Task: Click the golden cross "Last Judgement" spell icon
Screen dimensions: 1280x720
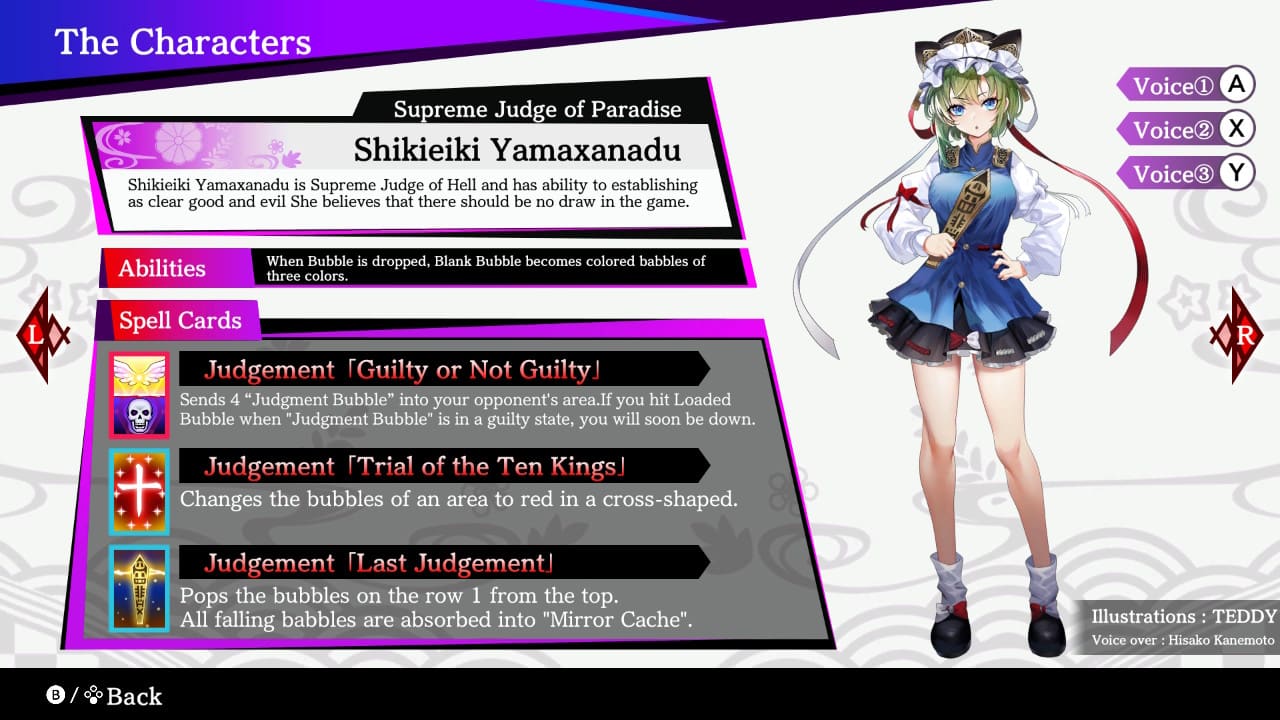Action: pos(140,587)
